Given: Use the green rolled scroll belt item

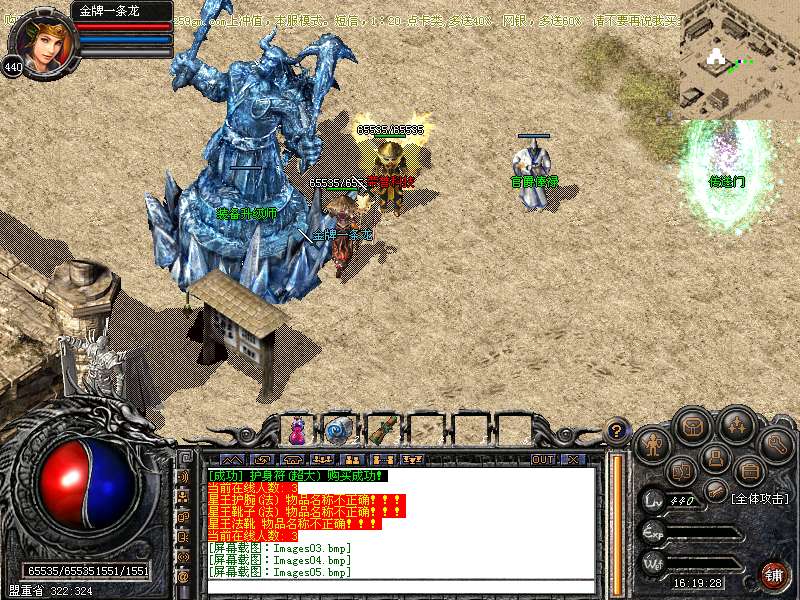Looking at the screenshot, I should coord(382,430).
